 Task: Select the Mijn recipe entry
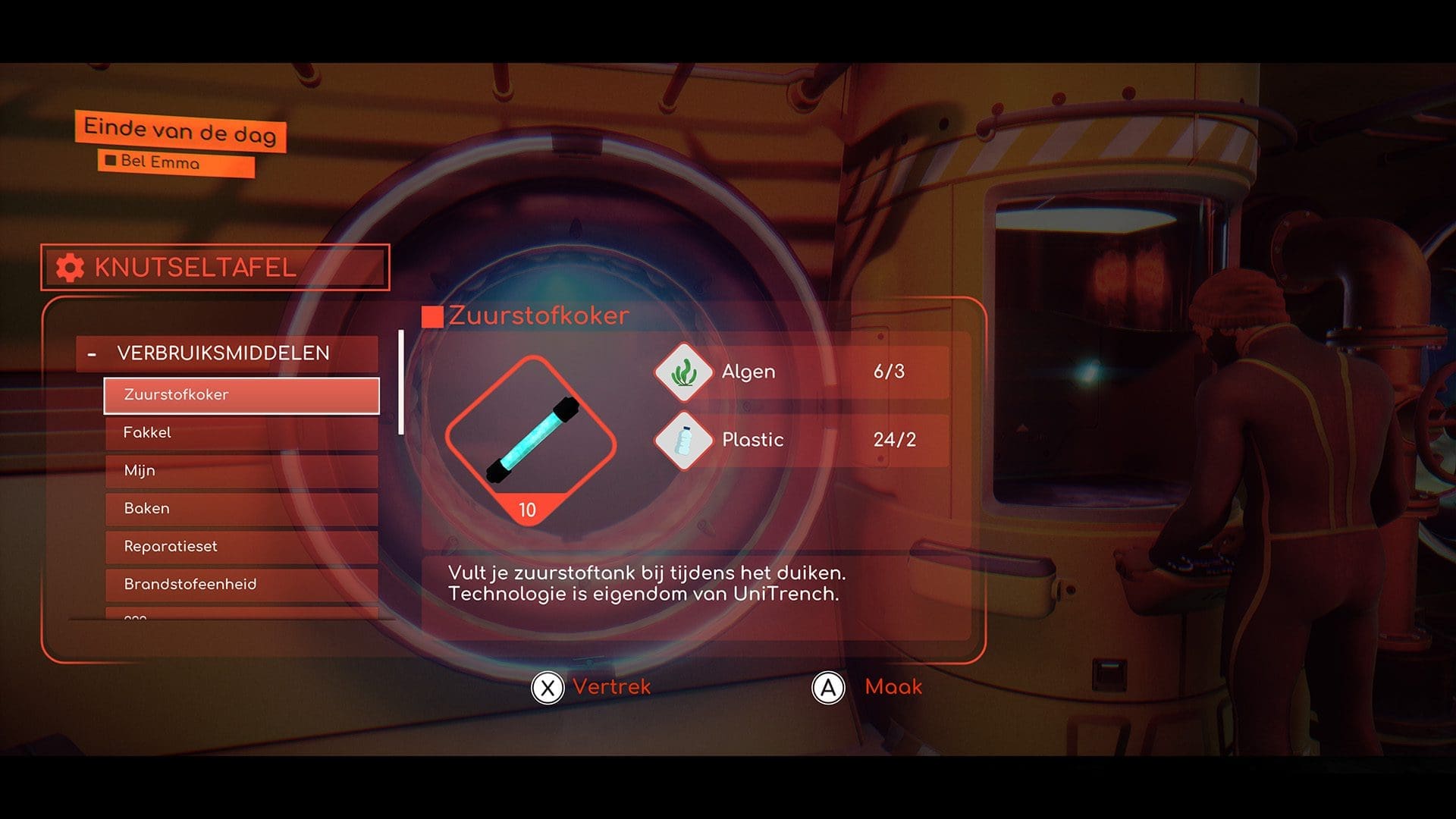(x=241, y=471)
